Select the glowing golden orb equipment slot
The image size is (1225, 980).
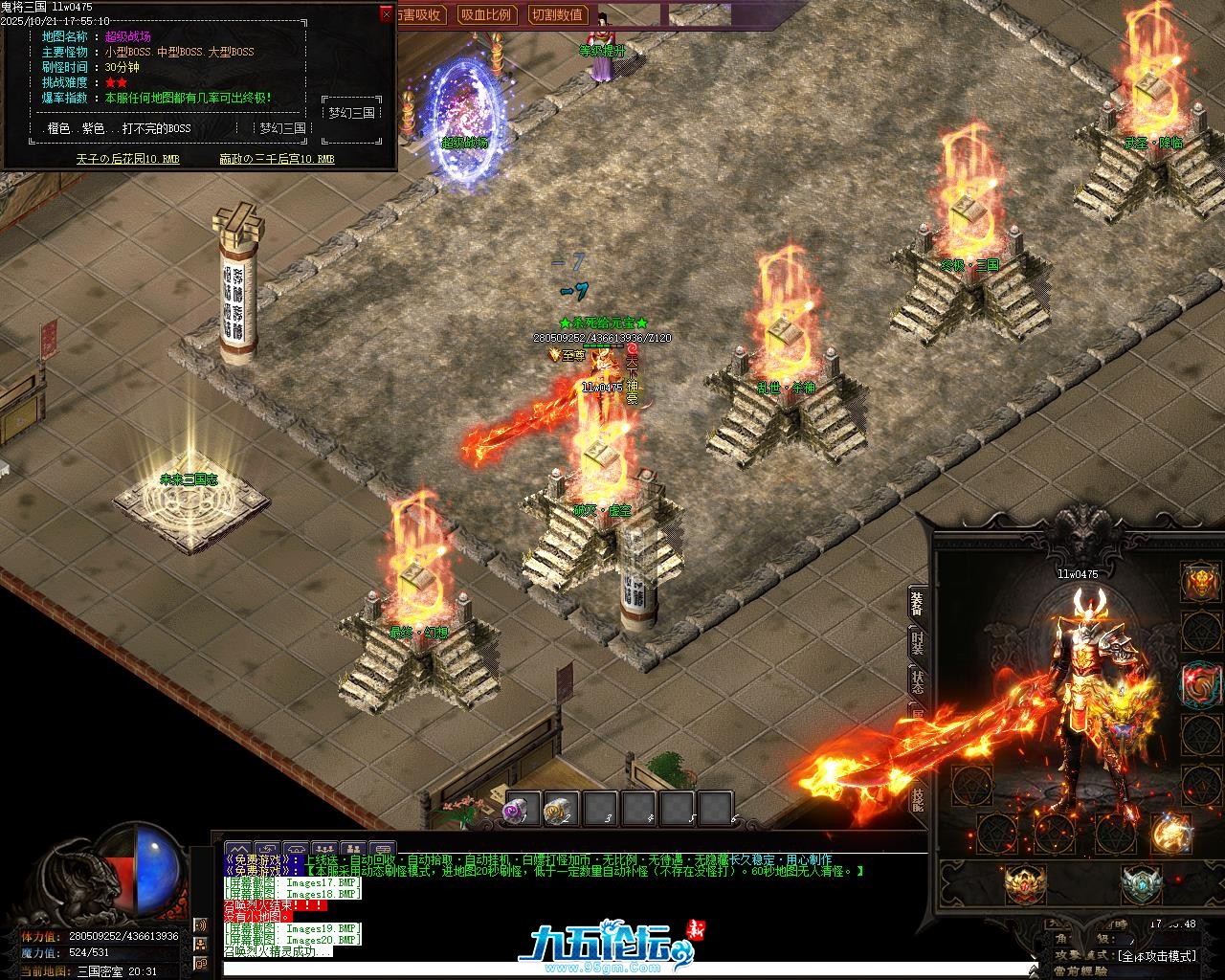click(x=1169, y=834)
